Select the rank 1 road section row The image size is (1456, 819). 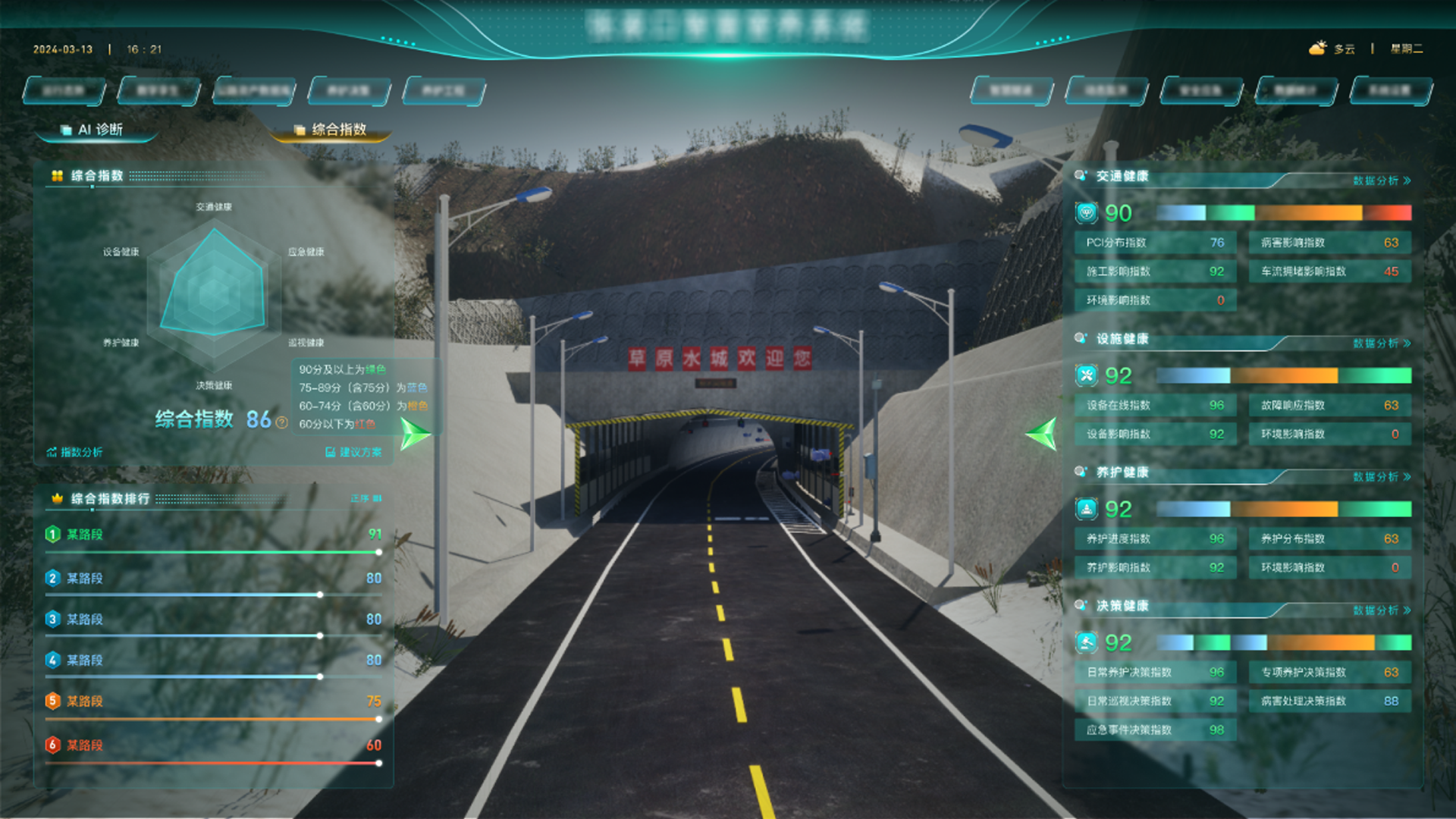(212, 535)
